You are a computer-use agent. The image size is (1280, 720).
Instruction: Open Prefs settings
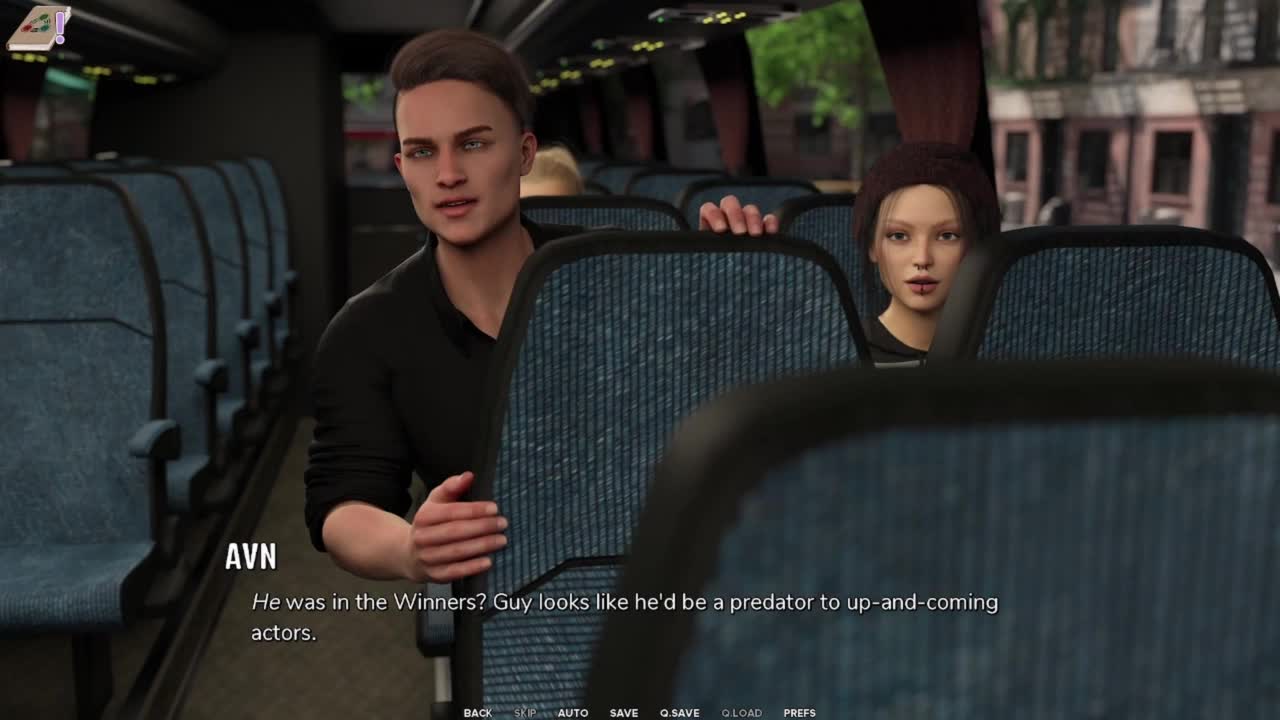pyautogui.click(x=799, y=713)
